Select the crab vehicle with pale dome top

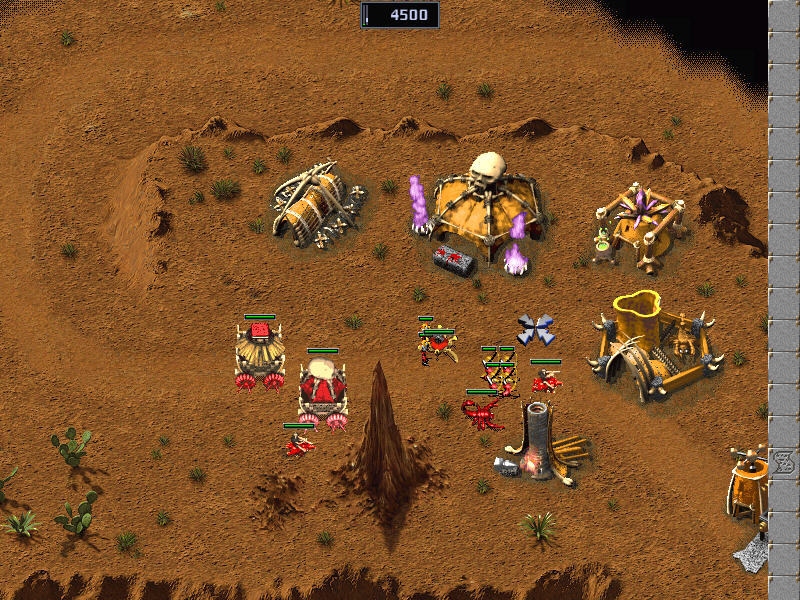[x=323, y=389]
